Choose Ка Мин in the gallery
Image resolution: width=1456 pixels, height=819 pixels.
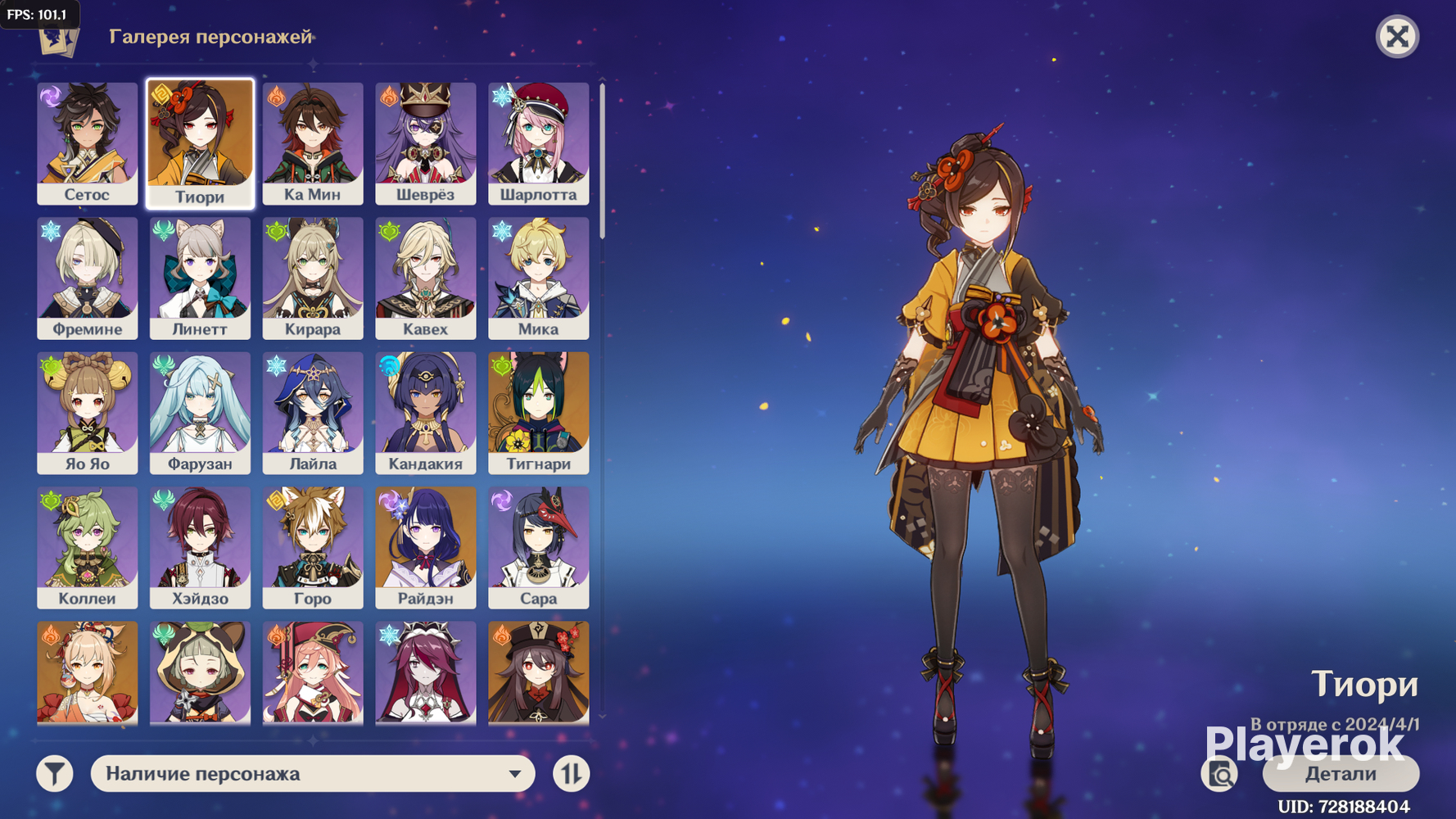(x=313, y=143)
